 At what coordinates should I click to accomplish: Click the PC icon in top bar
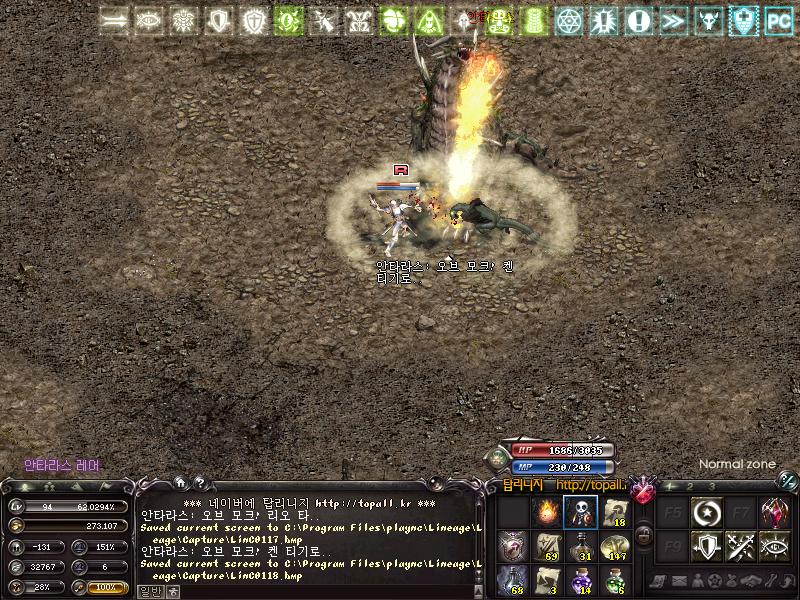point(778,20)
